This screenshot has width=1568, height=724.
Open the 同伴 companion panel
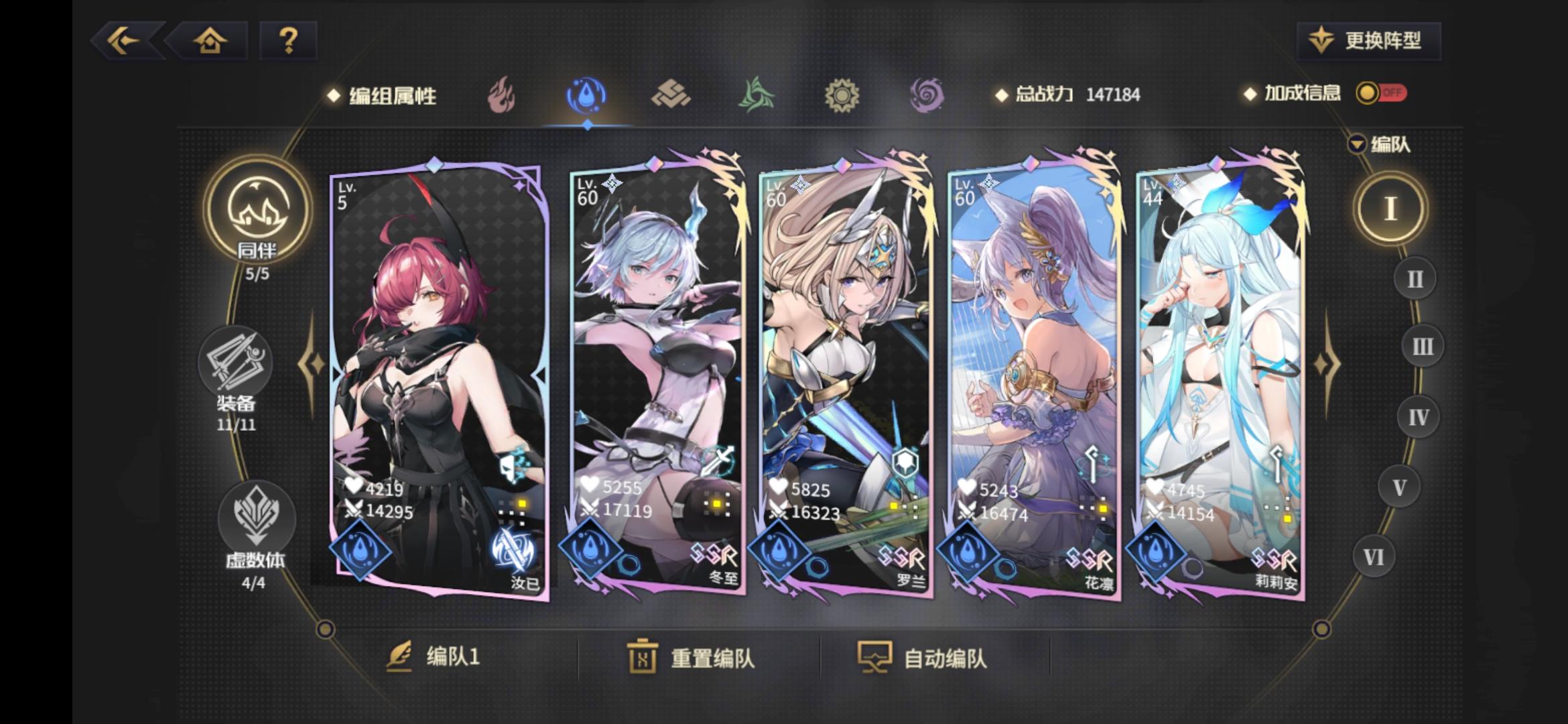257,213
